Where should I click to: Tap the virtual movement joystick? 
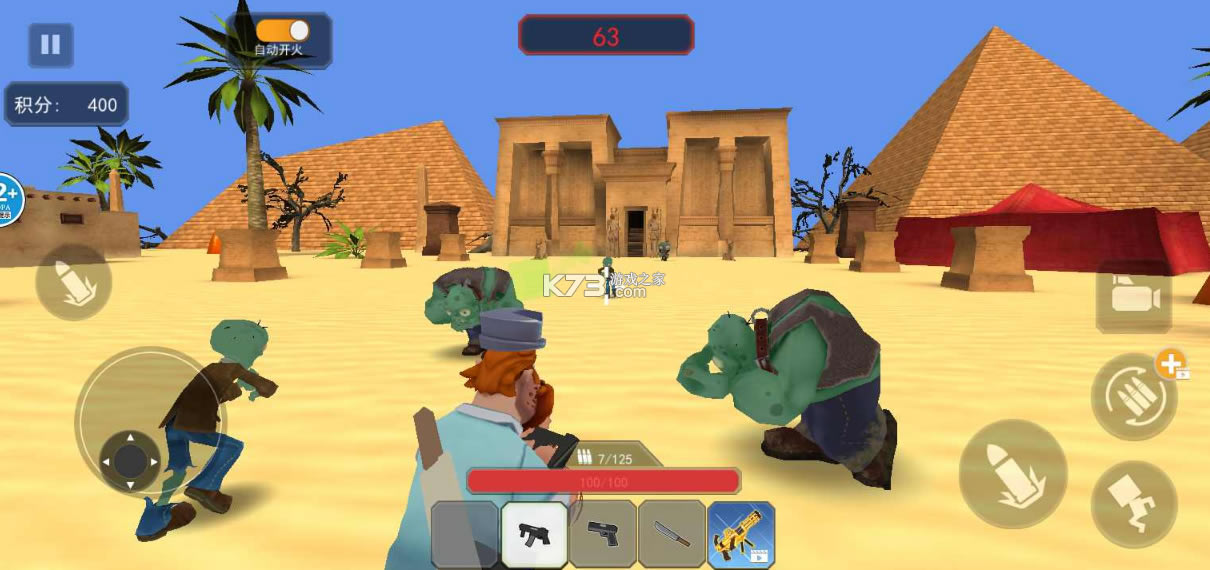pos(130,460)
